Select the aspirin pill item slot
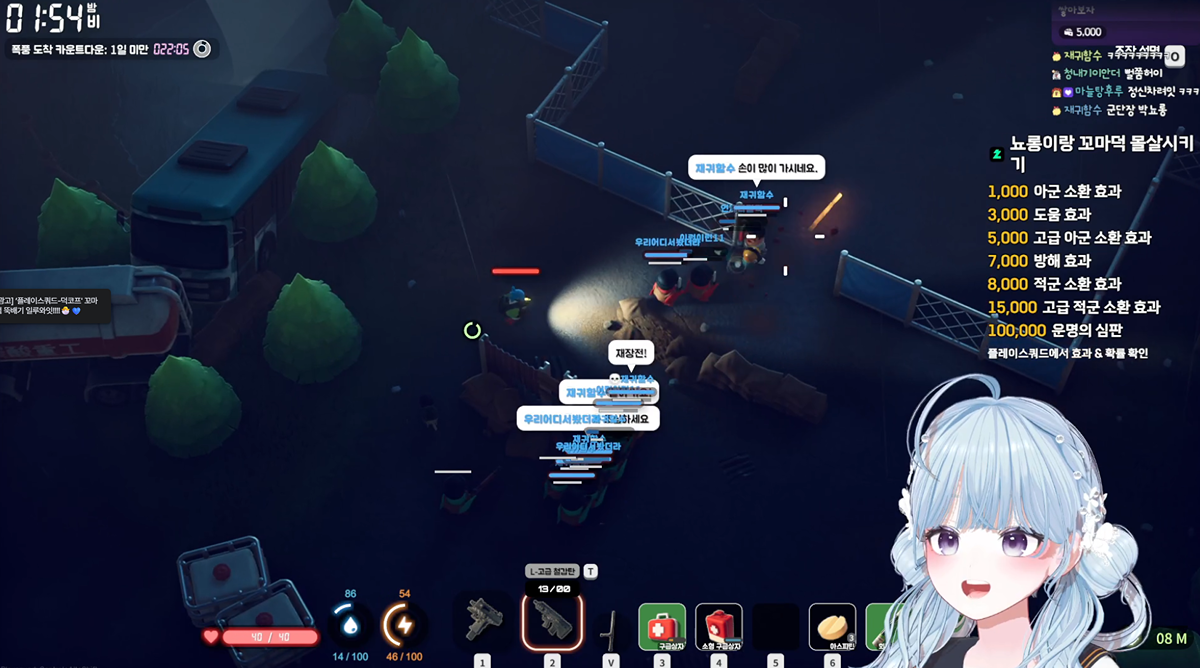The image size is (1200, 668). click(x=832, y=627)
